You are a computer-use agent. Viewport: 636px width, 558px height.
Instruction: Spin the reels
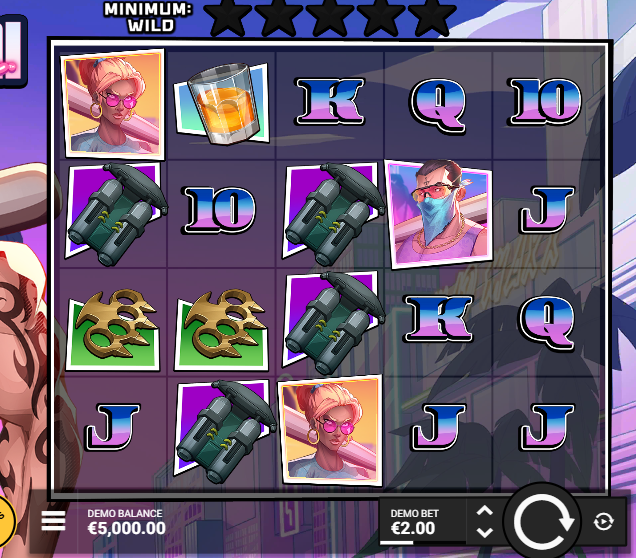tap(540, 520)
